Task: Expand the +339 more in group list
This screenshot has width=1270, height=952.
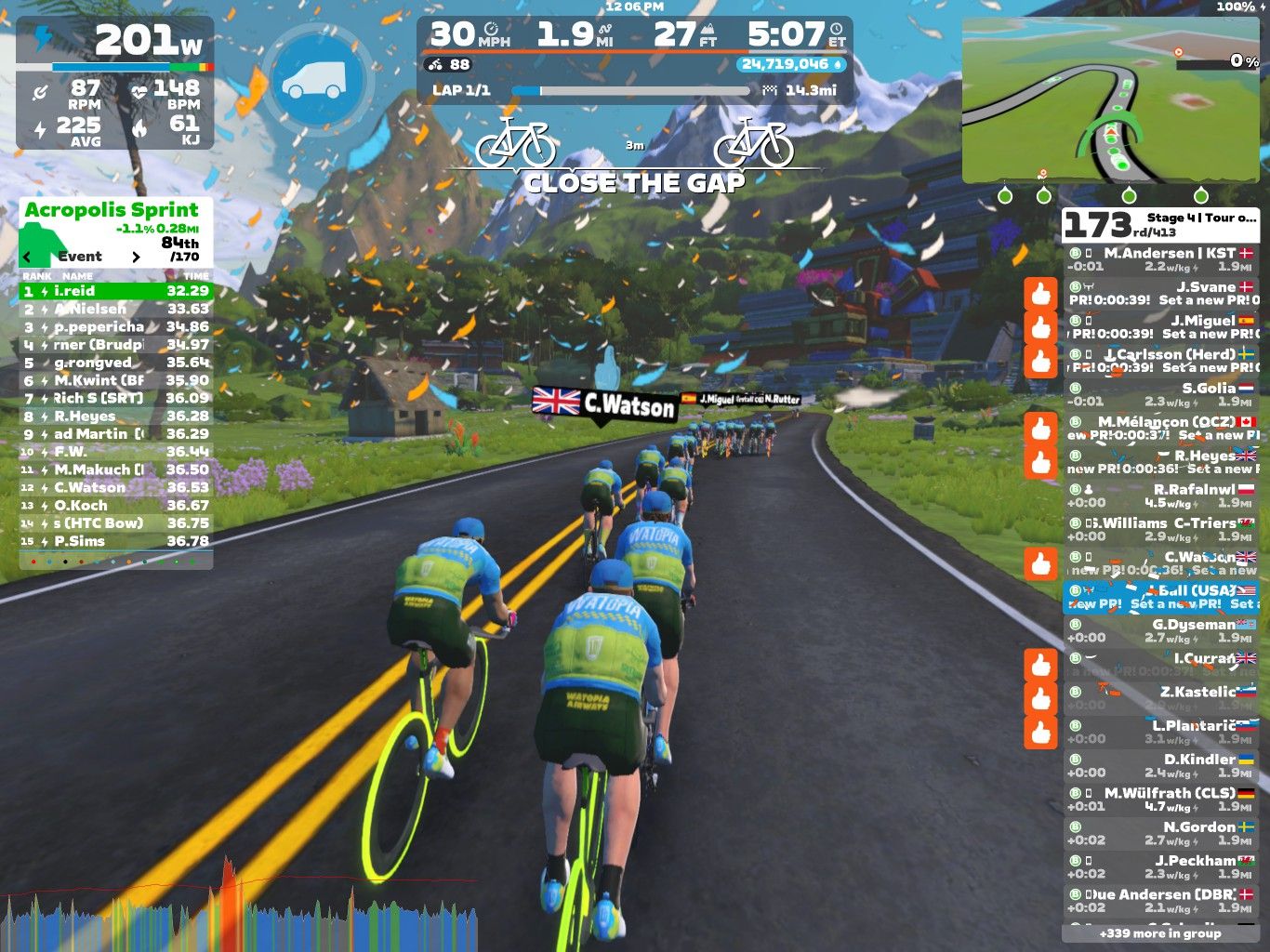Action: pyautogui.click(x=1158, y=933)
